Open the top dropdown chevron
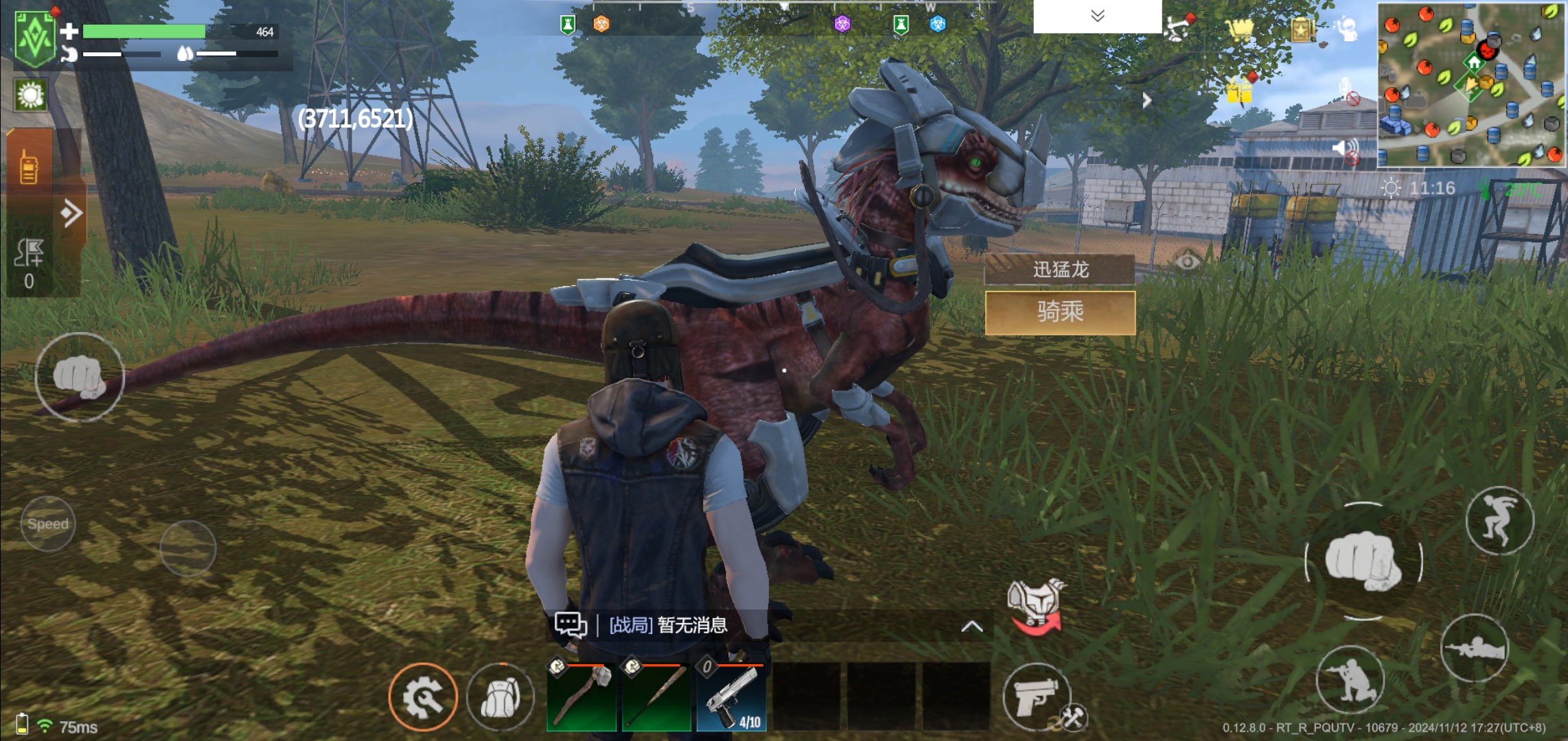The height and width of the screenshot is (741, 1568). tap(1097, 16)
